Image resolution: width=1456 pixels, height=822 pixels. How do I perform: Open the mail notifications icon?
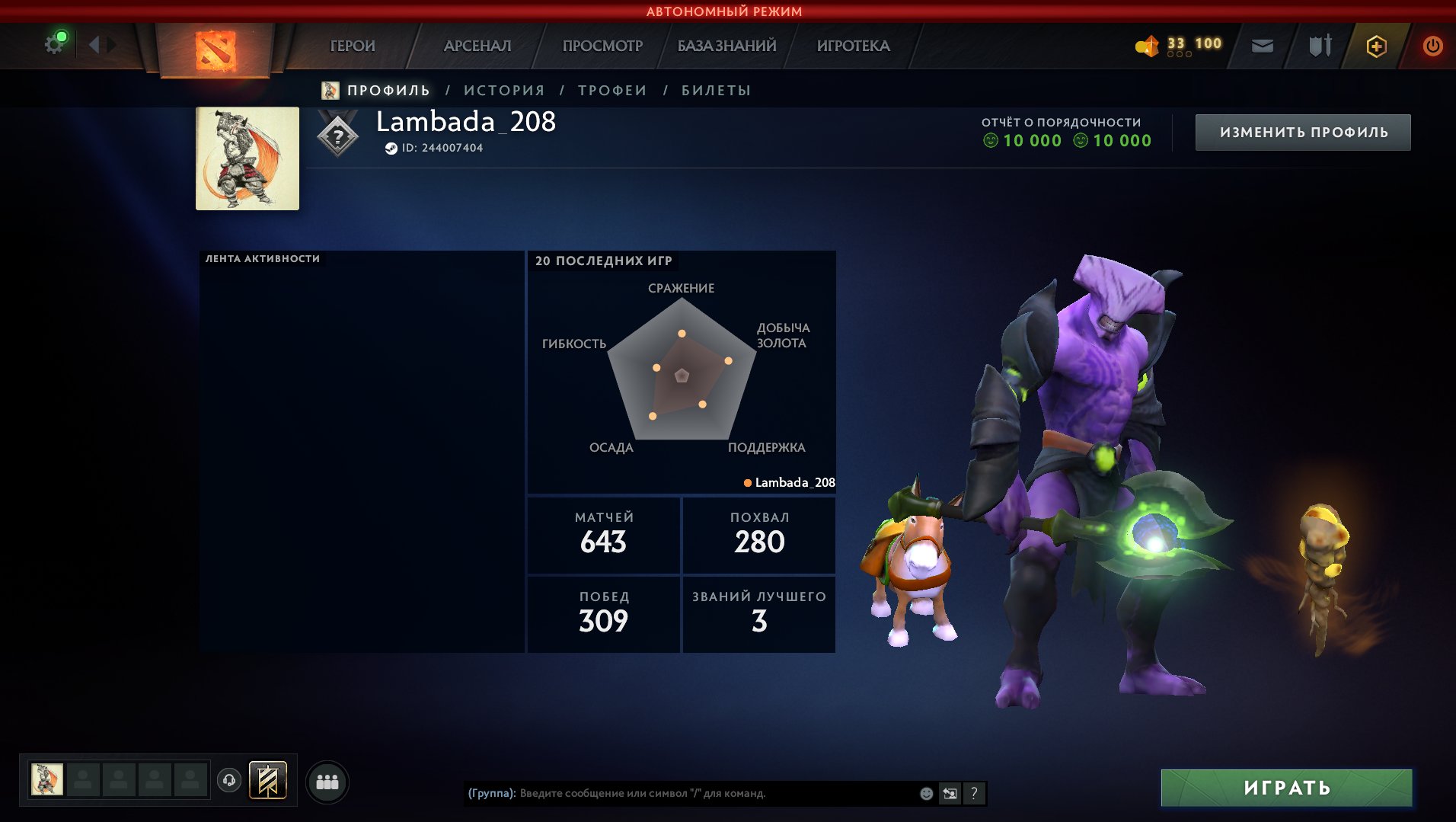pyautogui.click(x=1263, y=46)
